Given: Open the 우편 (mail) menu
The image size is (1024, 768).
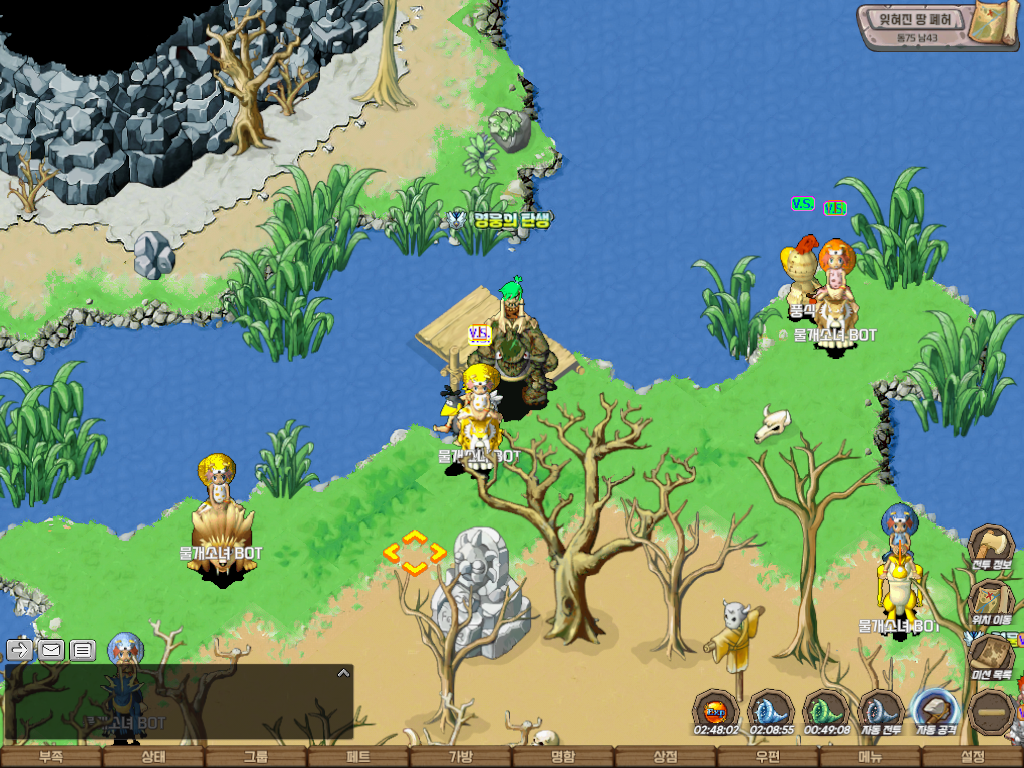Looking at the screenshot, I should (768, 757).
